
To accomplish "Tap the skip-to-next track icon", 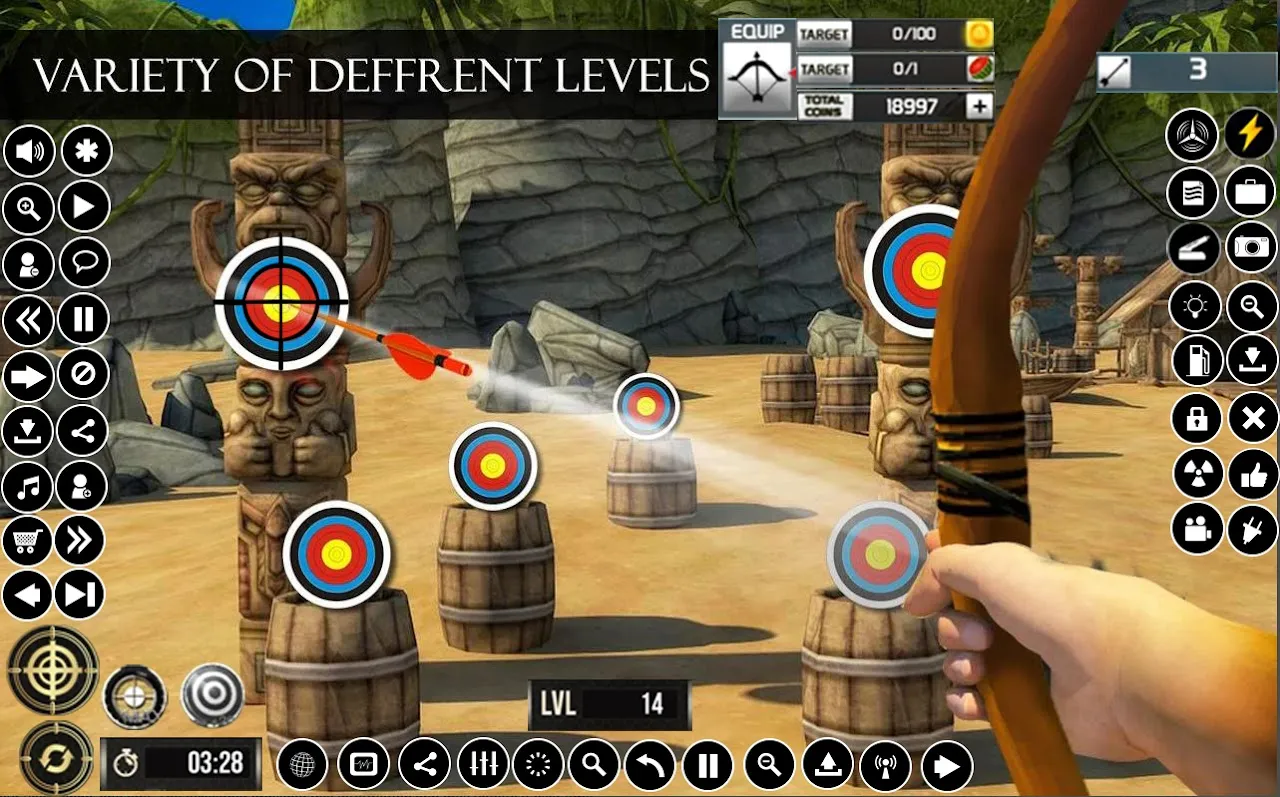I will tap(79, 596).
